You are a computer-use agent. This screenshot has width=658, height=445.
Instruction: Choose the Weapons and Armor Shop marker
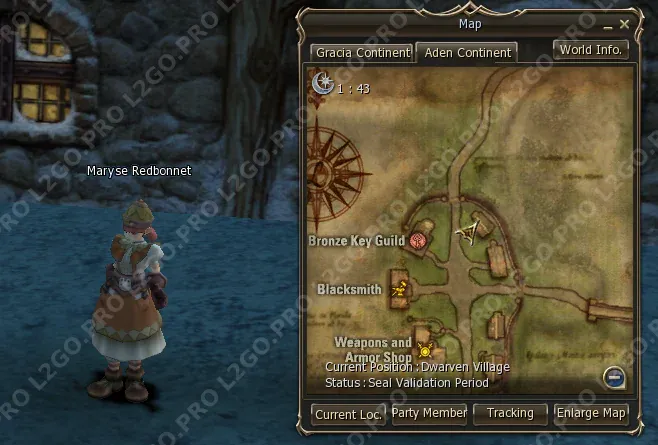coord(425,350)
